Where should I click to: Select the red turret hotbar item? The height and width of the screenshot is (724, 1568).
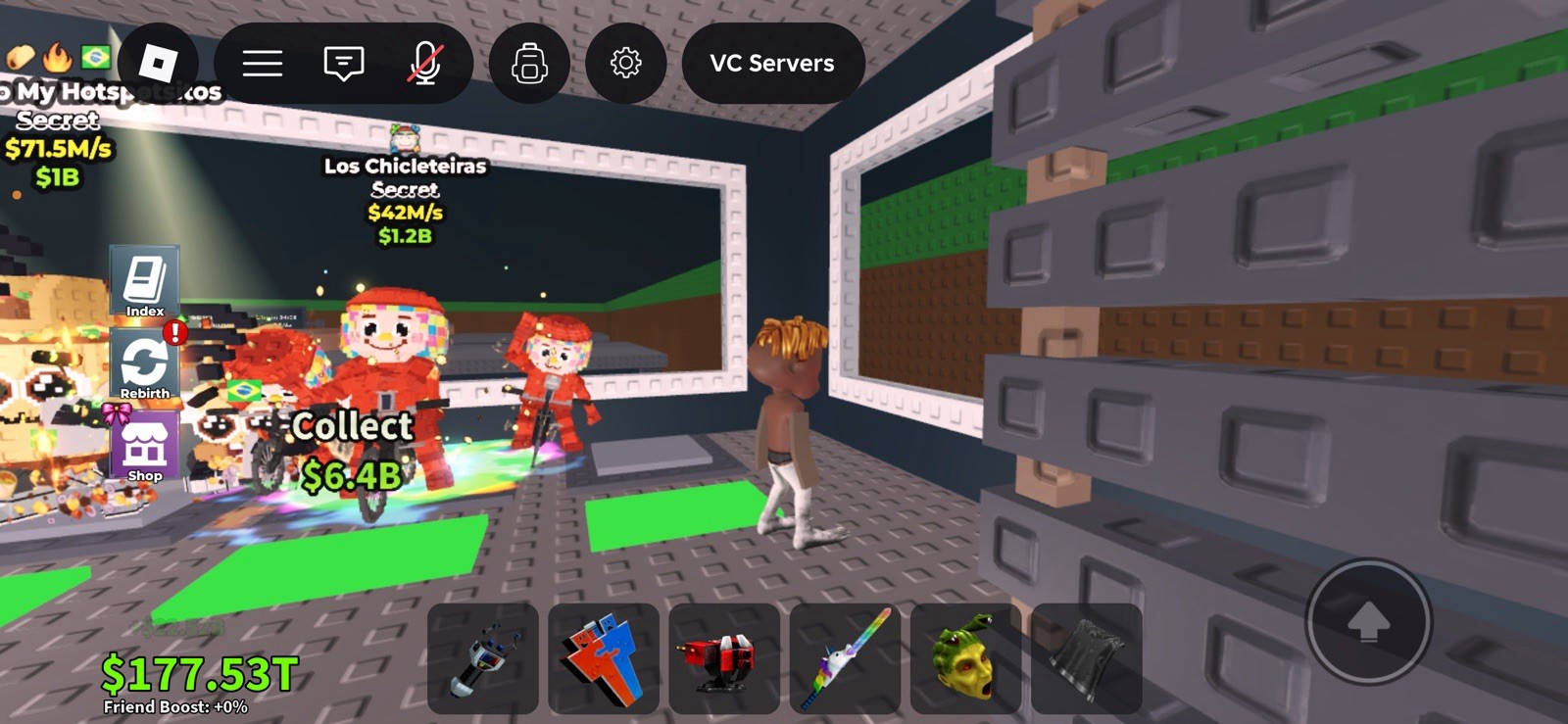click(x=721, y=658)
